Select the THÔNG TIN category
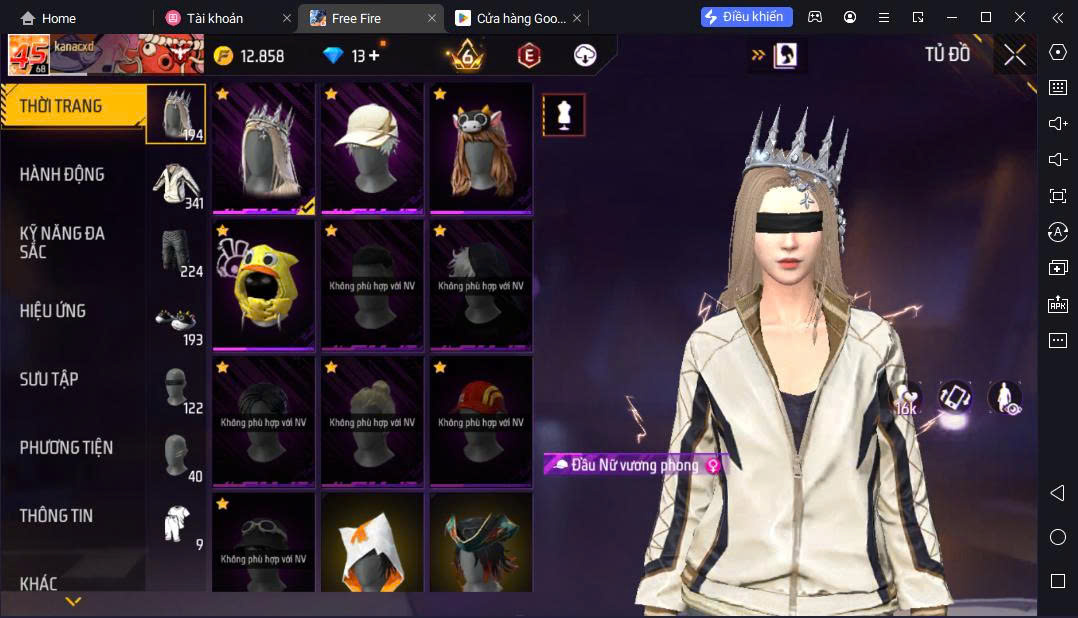 coord(56,515)
